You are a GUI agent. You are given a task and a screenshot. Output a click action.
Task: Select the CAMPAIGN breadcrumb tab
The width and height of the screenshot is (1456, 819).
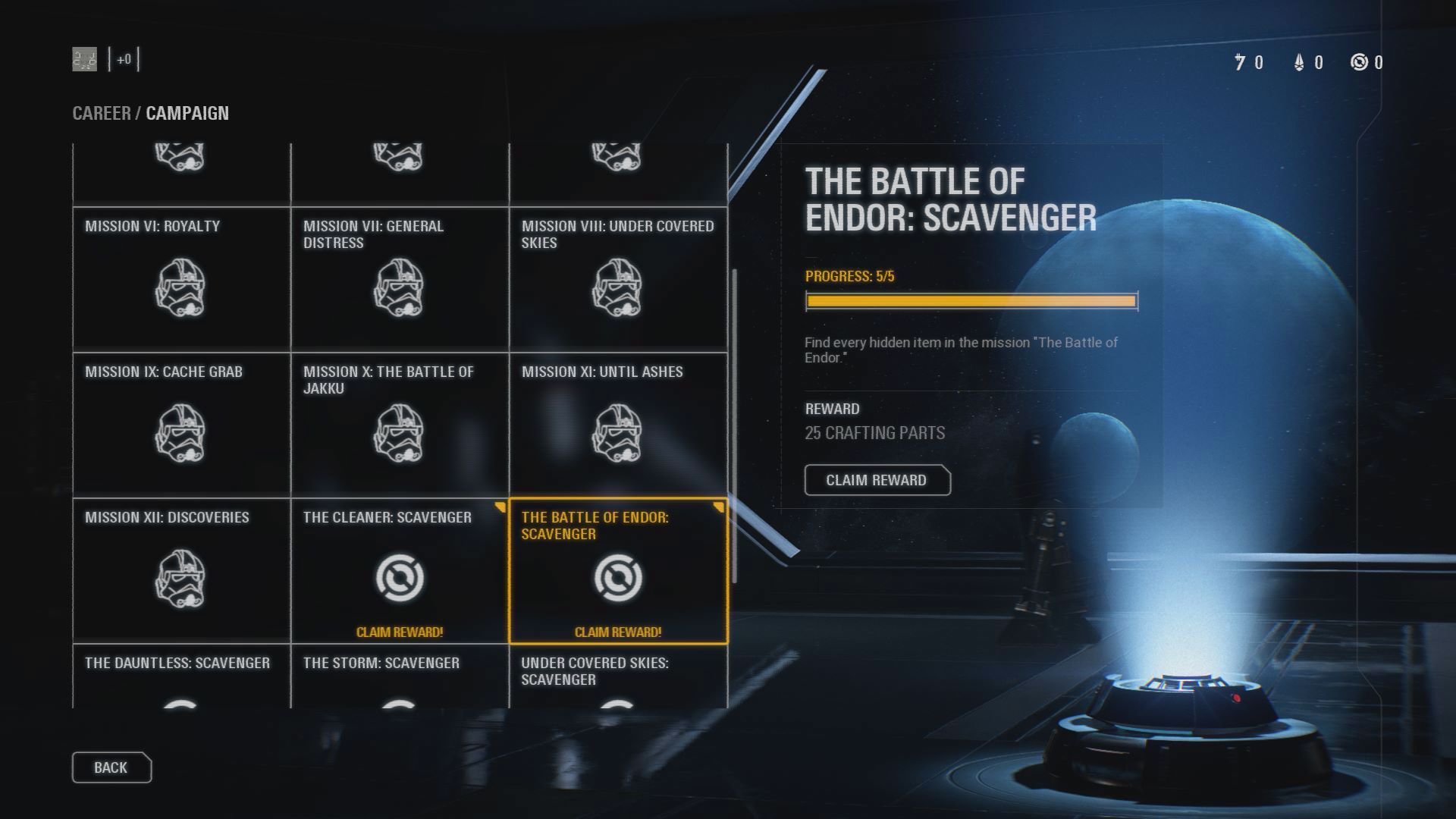coord(188,114)
